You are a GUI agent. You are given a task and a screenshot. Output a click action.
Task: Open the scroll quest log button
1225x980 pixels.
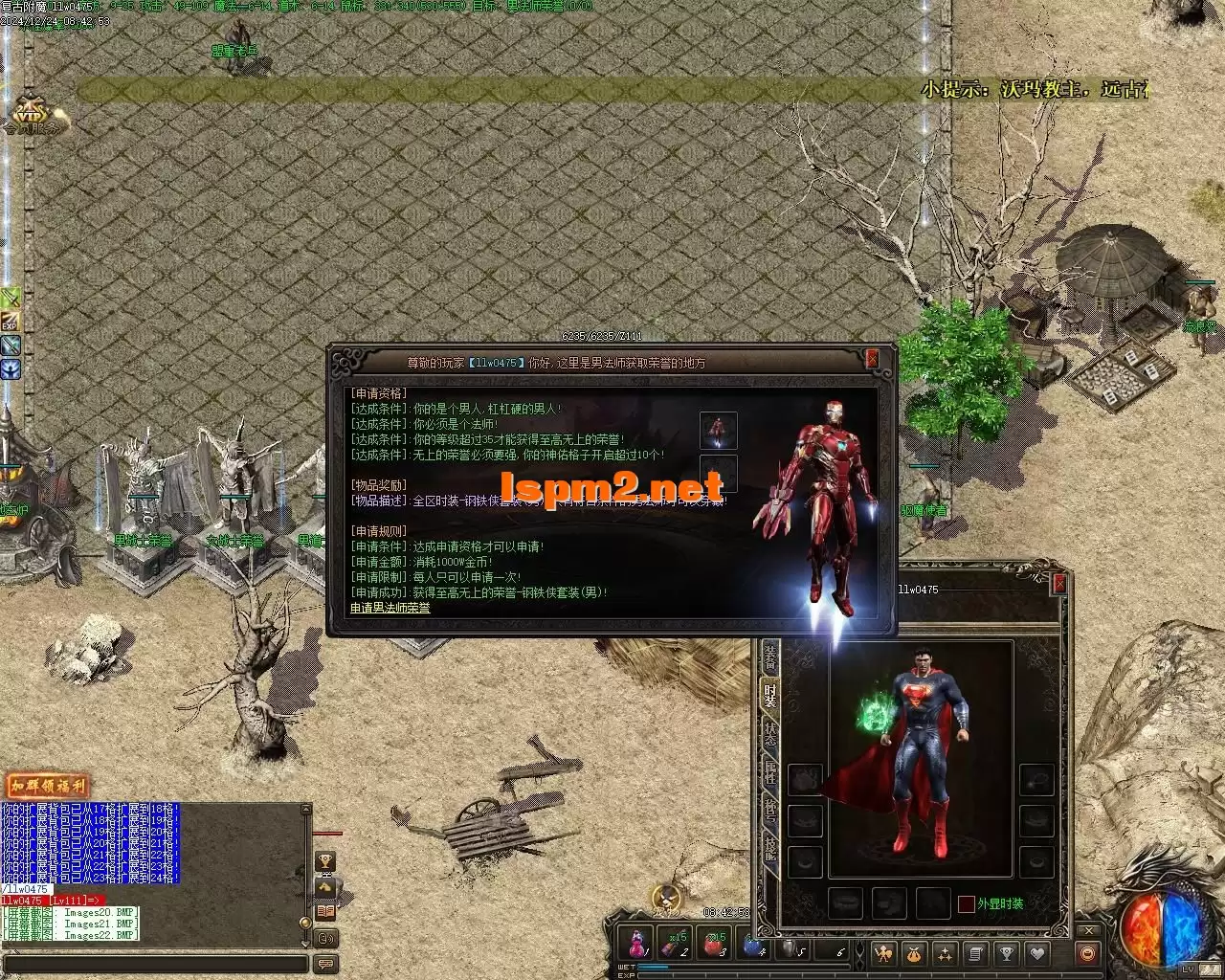click(975, 953)
